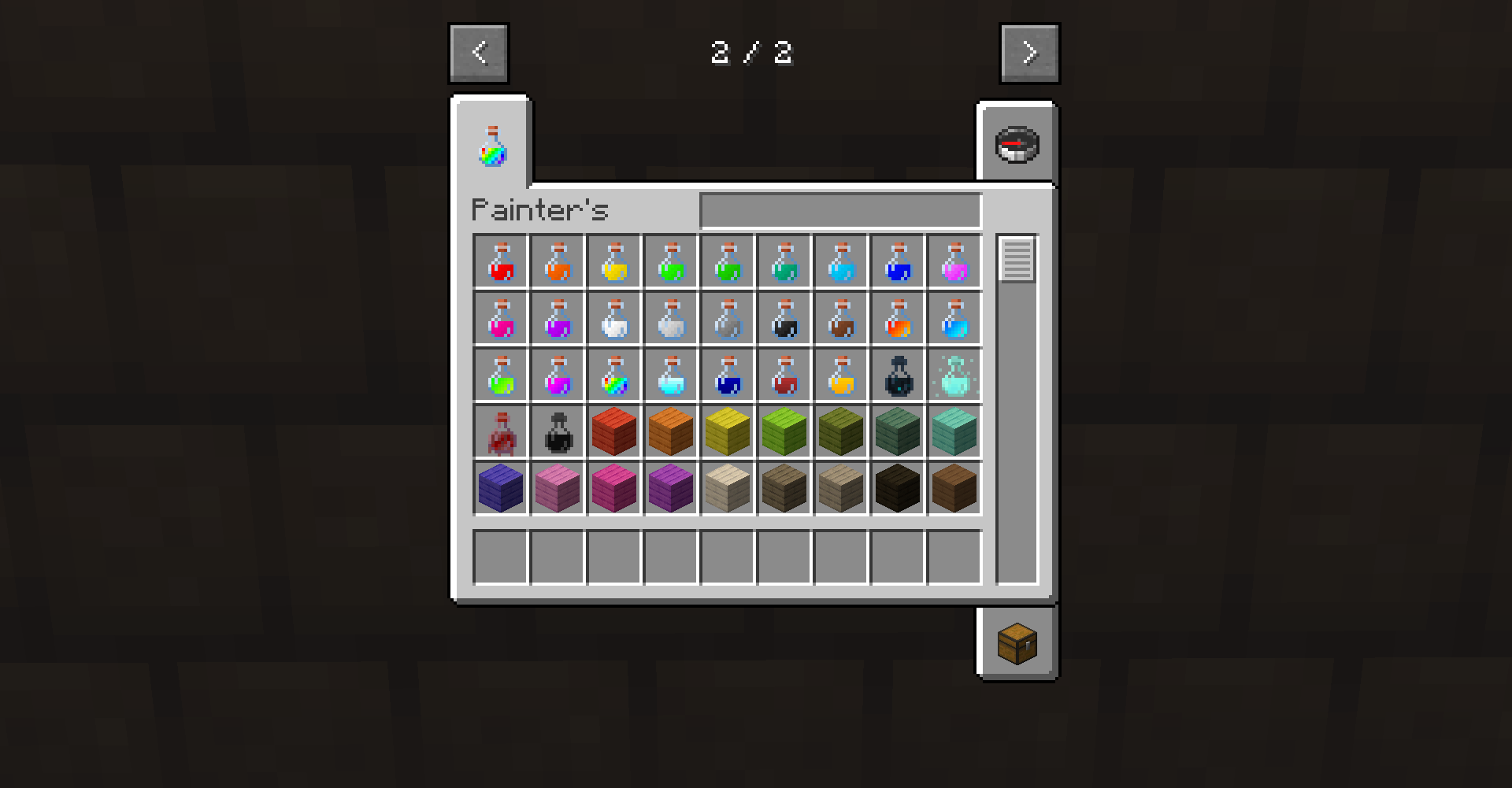This screenshot has width=1512, height=788.
Task: Go to the previous page with the left arrow
Action: coord(478,53)
